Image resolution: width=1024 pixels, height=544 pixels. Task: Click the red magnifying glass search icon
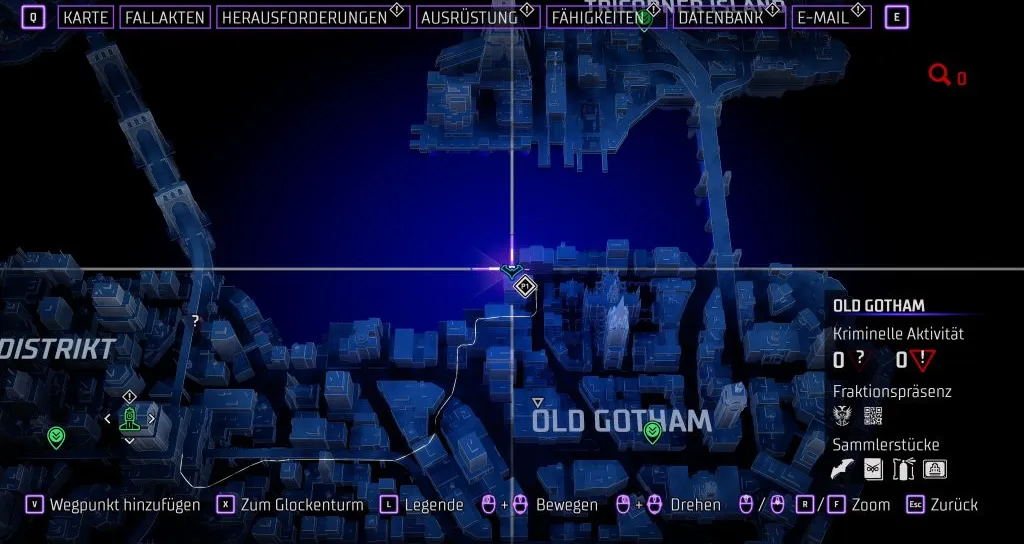(939, 75)
